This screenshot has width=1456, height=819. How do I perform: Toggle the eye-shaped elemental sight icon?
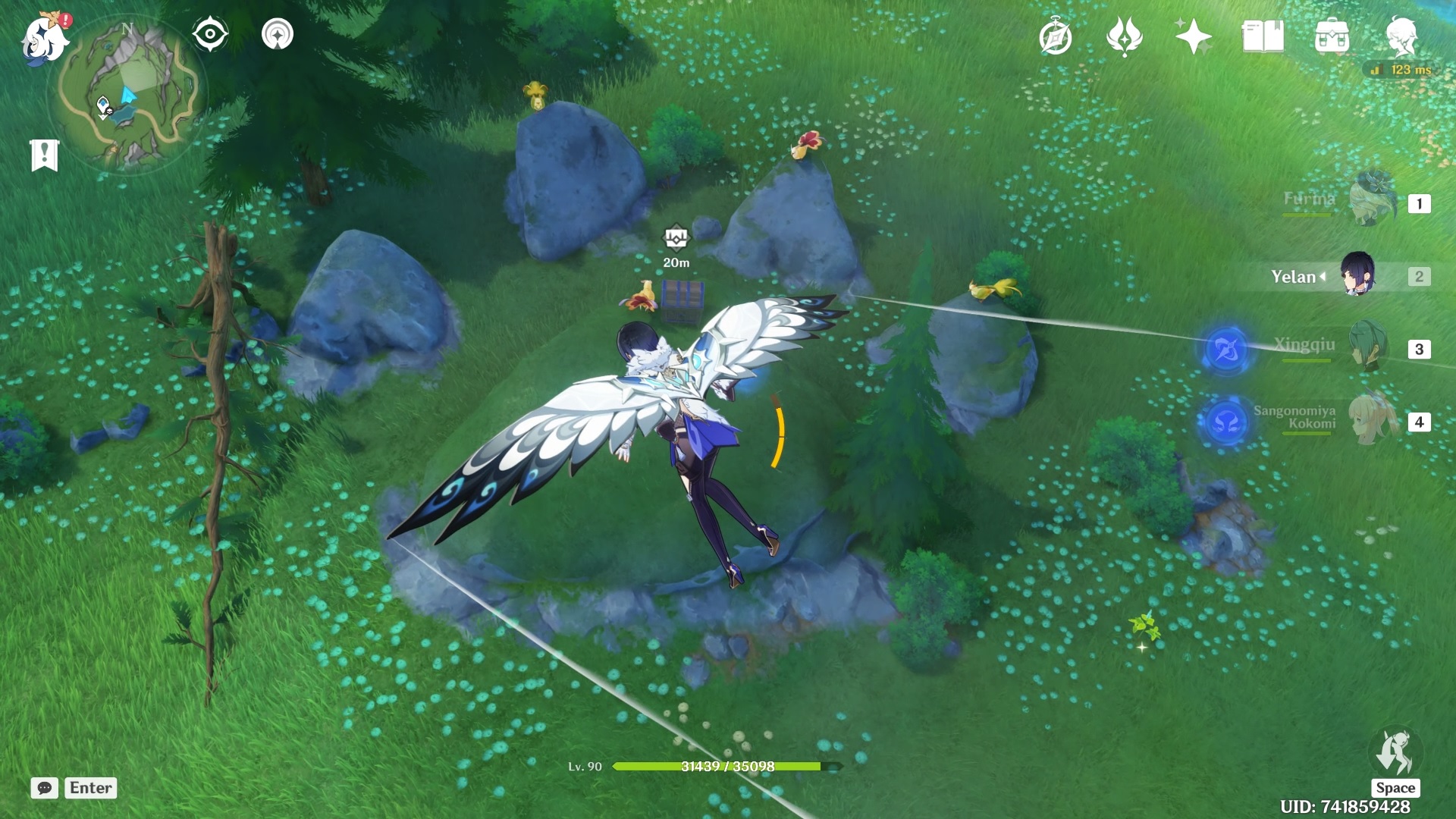coord(210,34)
